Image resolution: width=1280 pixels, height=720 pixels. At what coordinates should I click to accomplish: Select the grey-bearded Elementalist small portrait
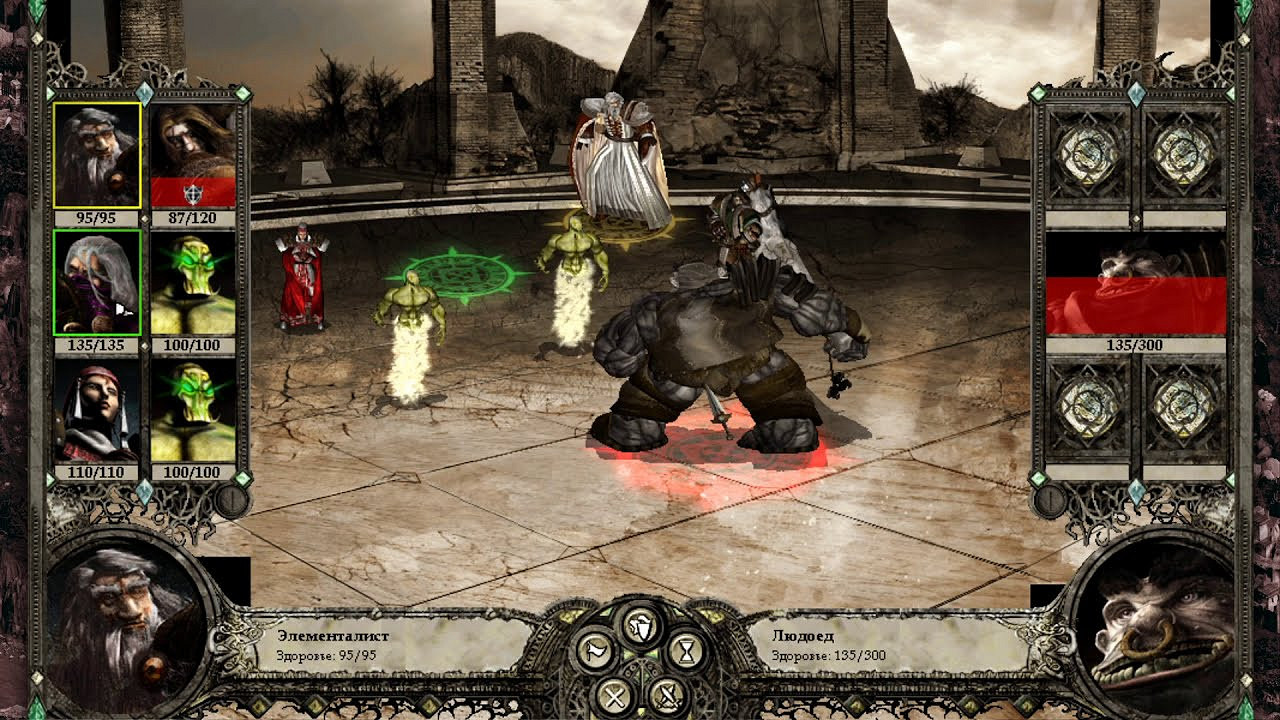point(97,156)
